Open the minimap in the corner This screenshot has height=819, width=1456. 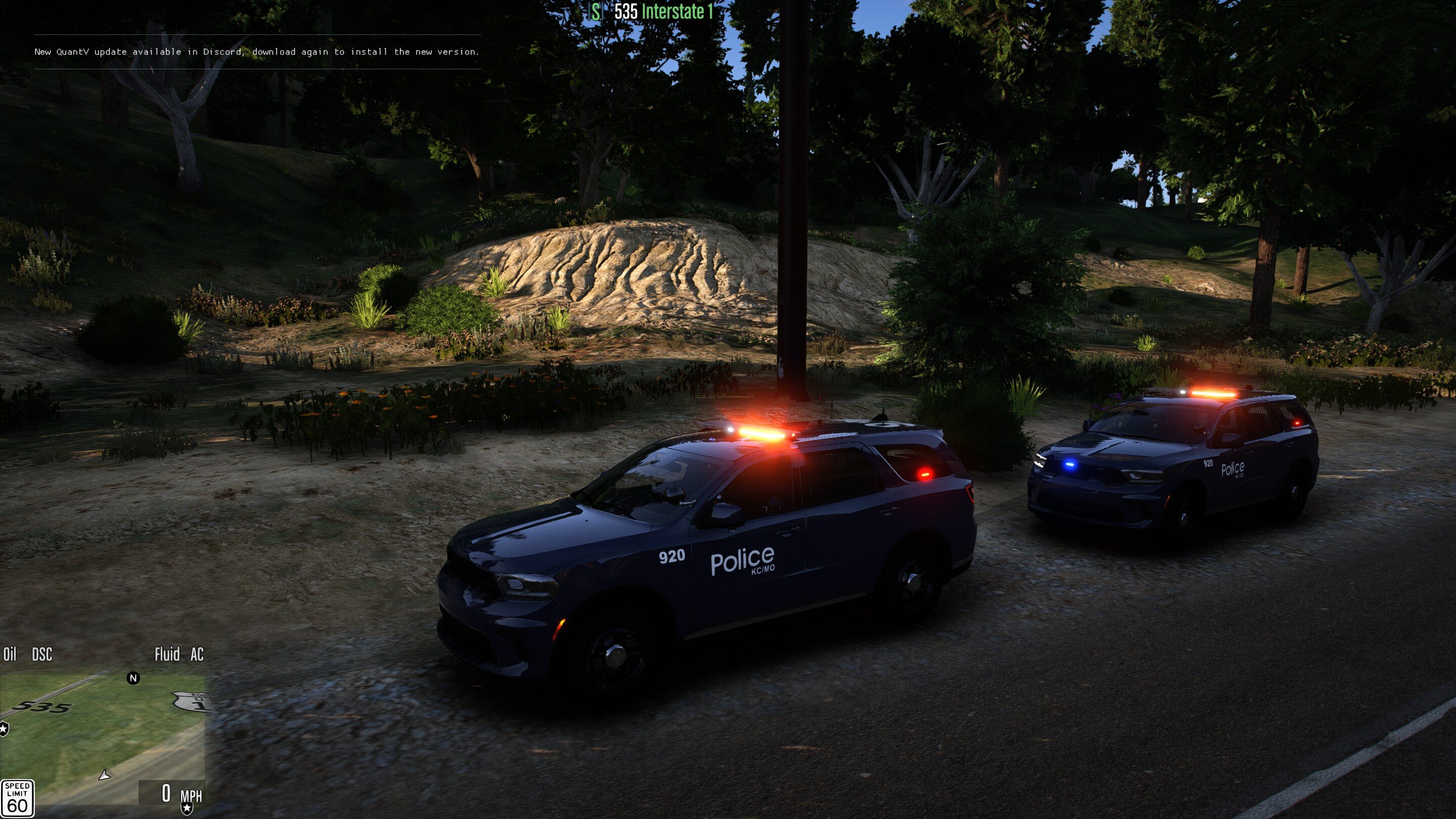[102, 735]
